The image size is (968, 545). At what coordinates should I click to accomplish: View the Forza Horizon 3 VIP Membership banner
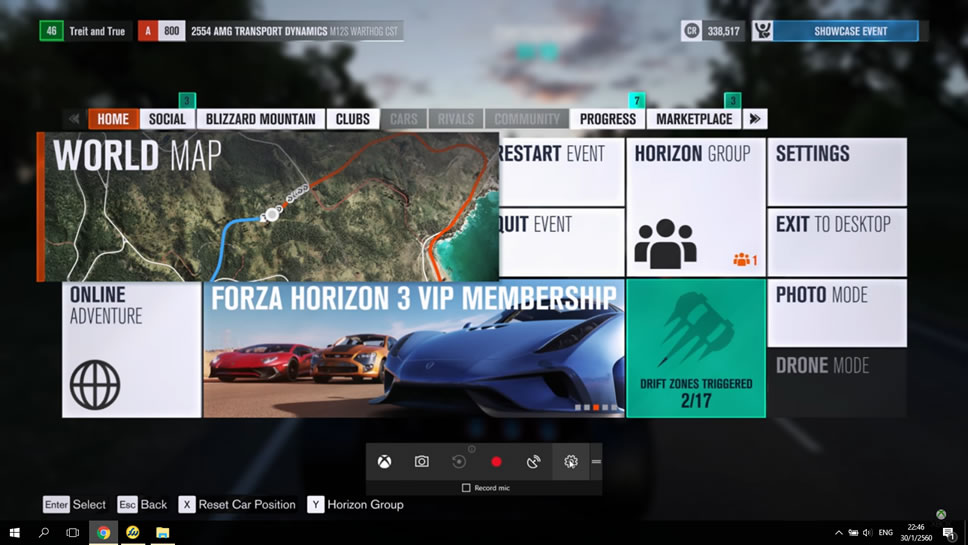(413, 348)
